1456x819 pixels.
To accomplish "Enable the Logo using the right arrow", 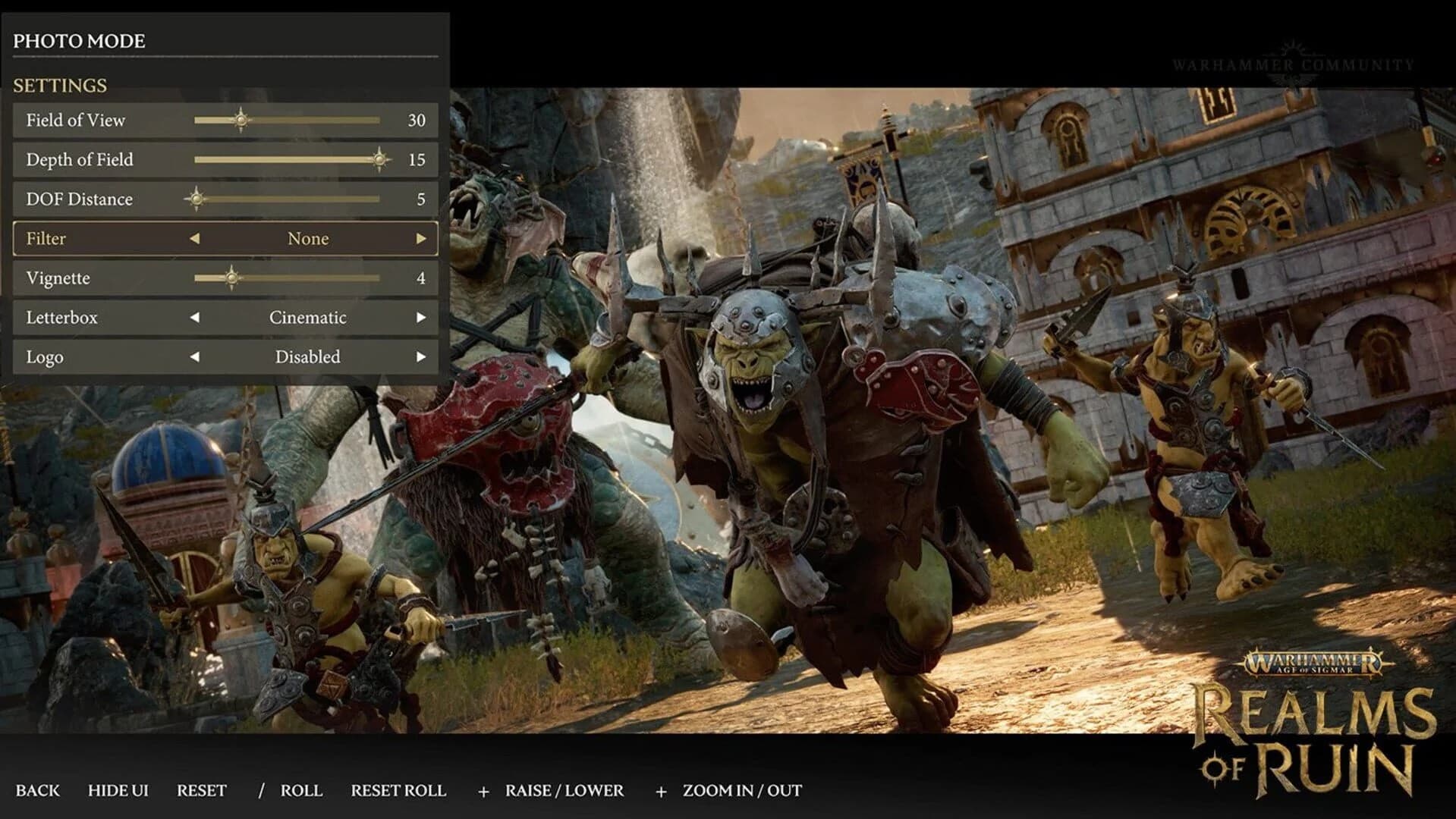I will (x=423, y=357).
